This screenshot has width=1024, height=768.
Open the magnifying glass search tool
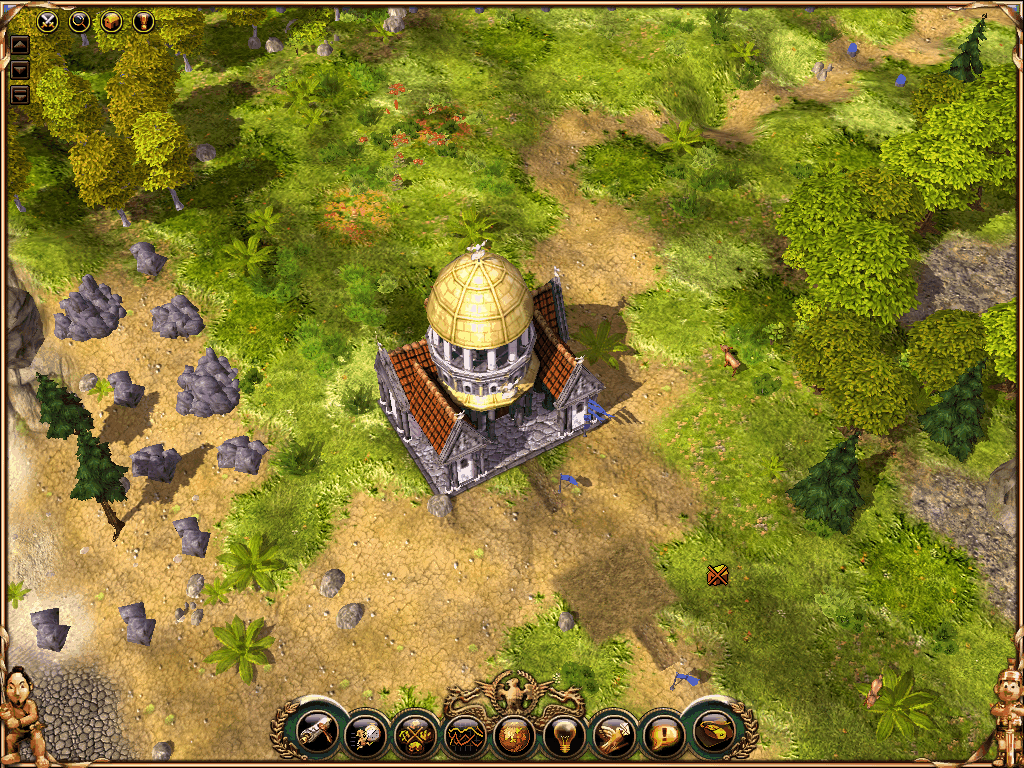pos(79,19)
